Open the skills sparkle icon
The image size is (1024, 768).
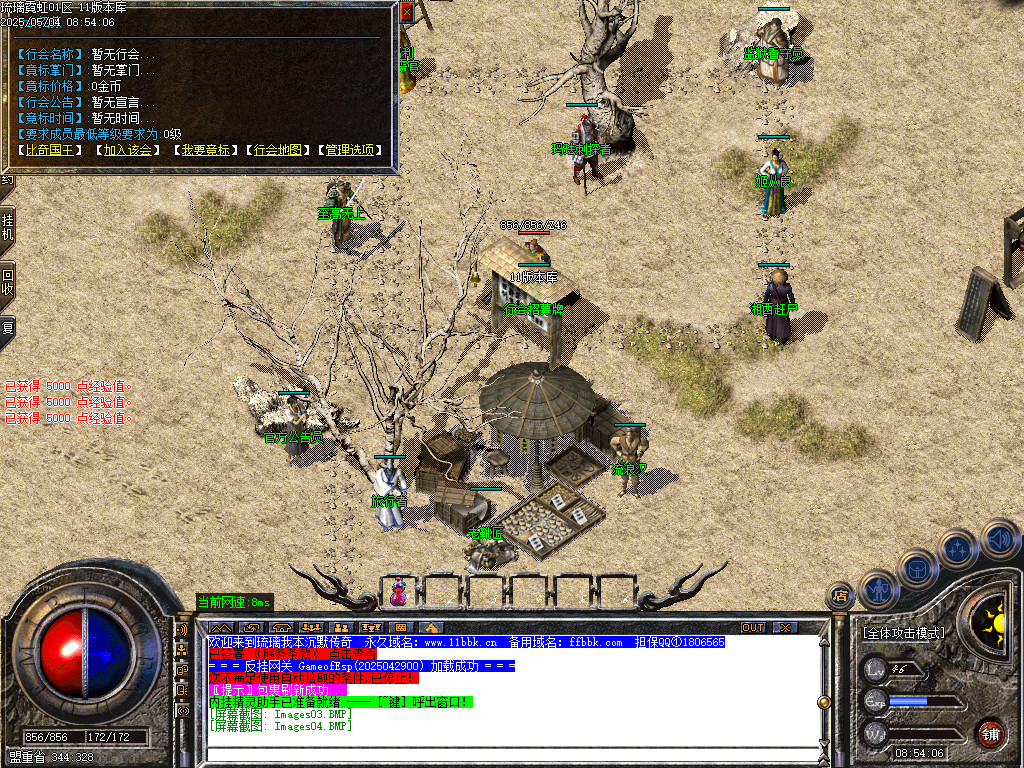(958, 548)
